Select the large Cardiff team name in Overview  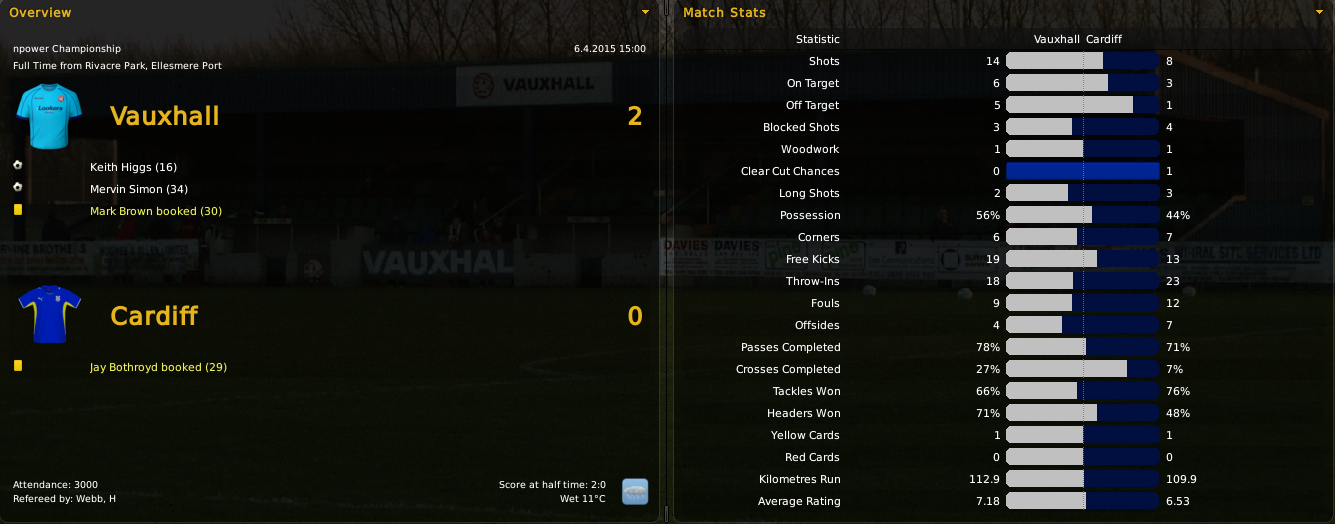(x=154, y=316)
